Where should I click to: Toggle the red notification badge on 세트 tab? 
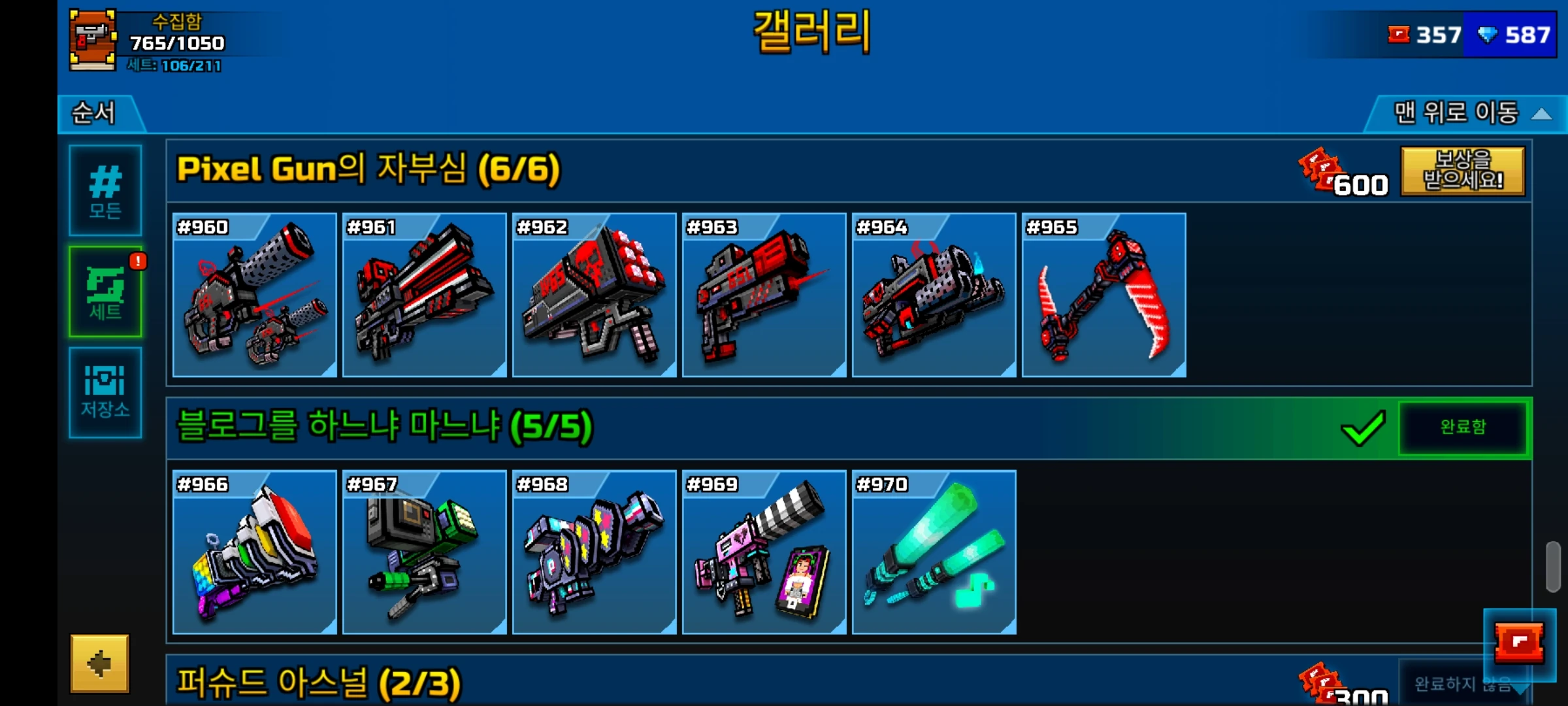[x=138, y=261]
